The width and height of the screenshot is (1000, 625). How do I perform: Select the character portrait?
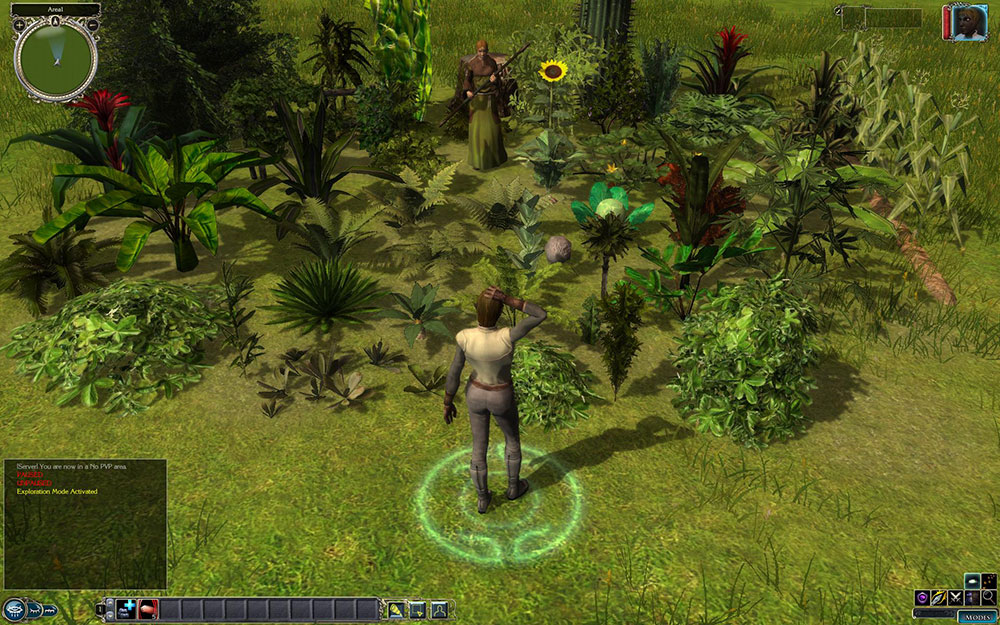click(x=968, y=23)
